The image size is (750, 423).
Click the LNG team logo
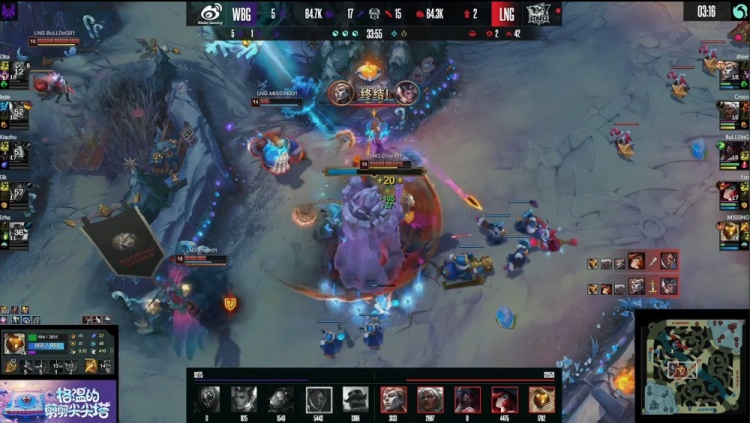pos(539,13)
